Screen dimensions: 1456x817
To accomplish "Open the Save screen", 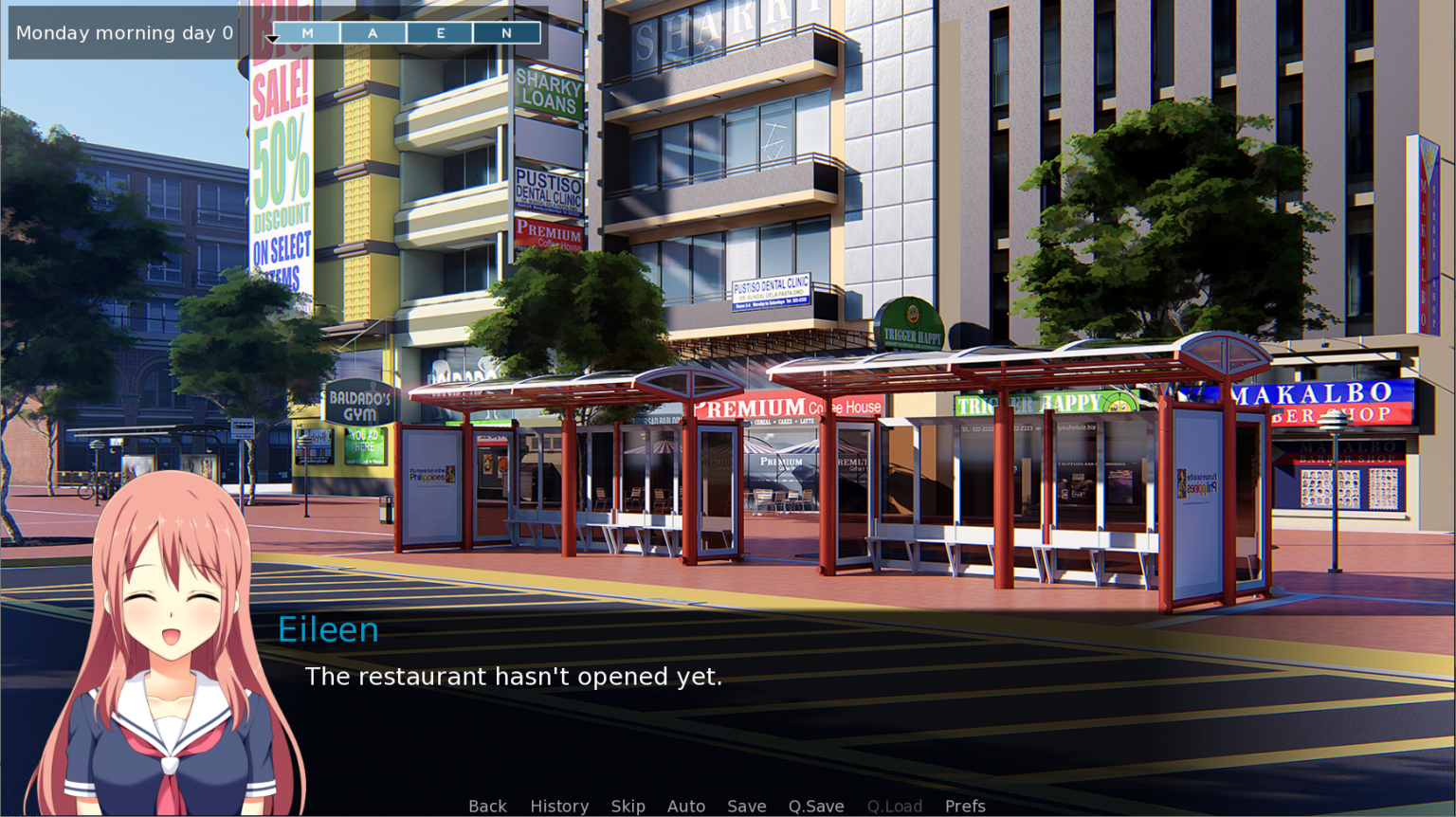I will click(x=746, y=806).
